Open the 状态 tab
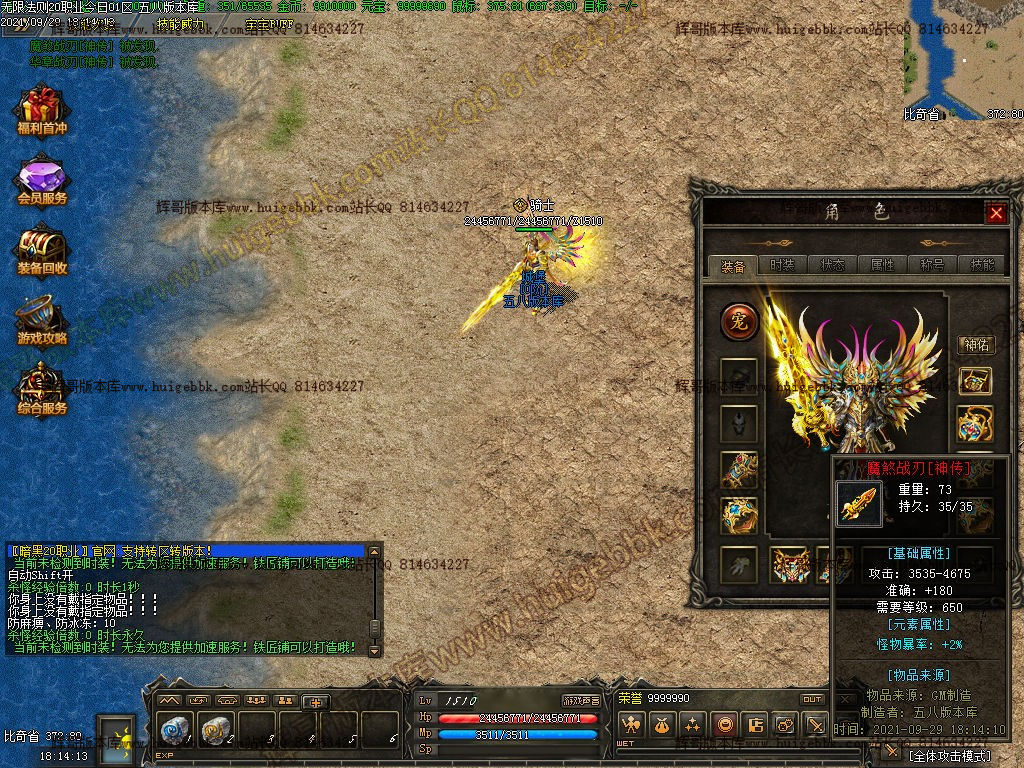The height and width of the screenshot is (768, 1024). pyautogui.click(x=832, y=266)
